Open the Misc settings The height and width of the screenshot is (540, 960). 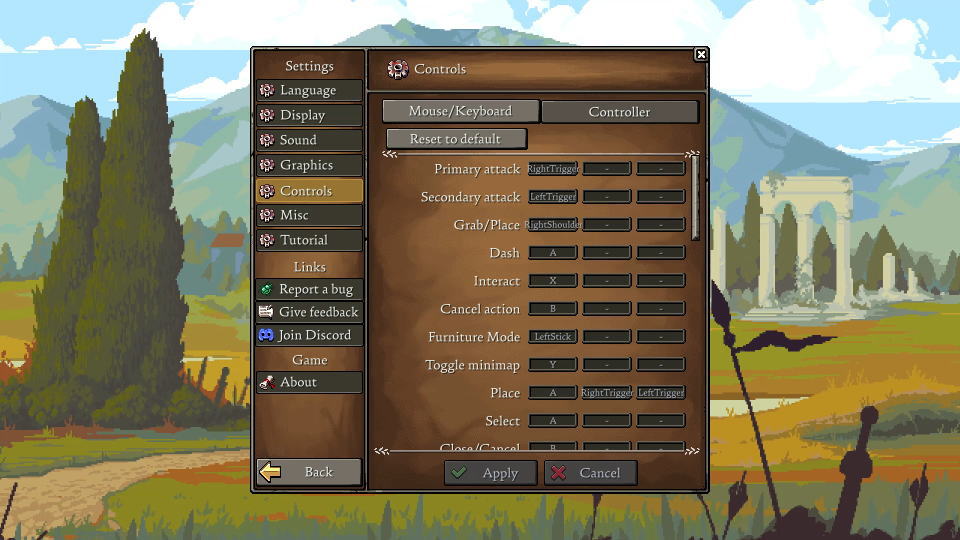(x=309, y=215)
